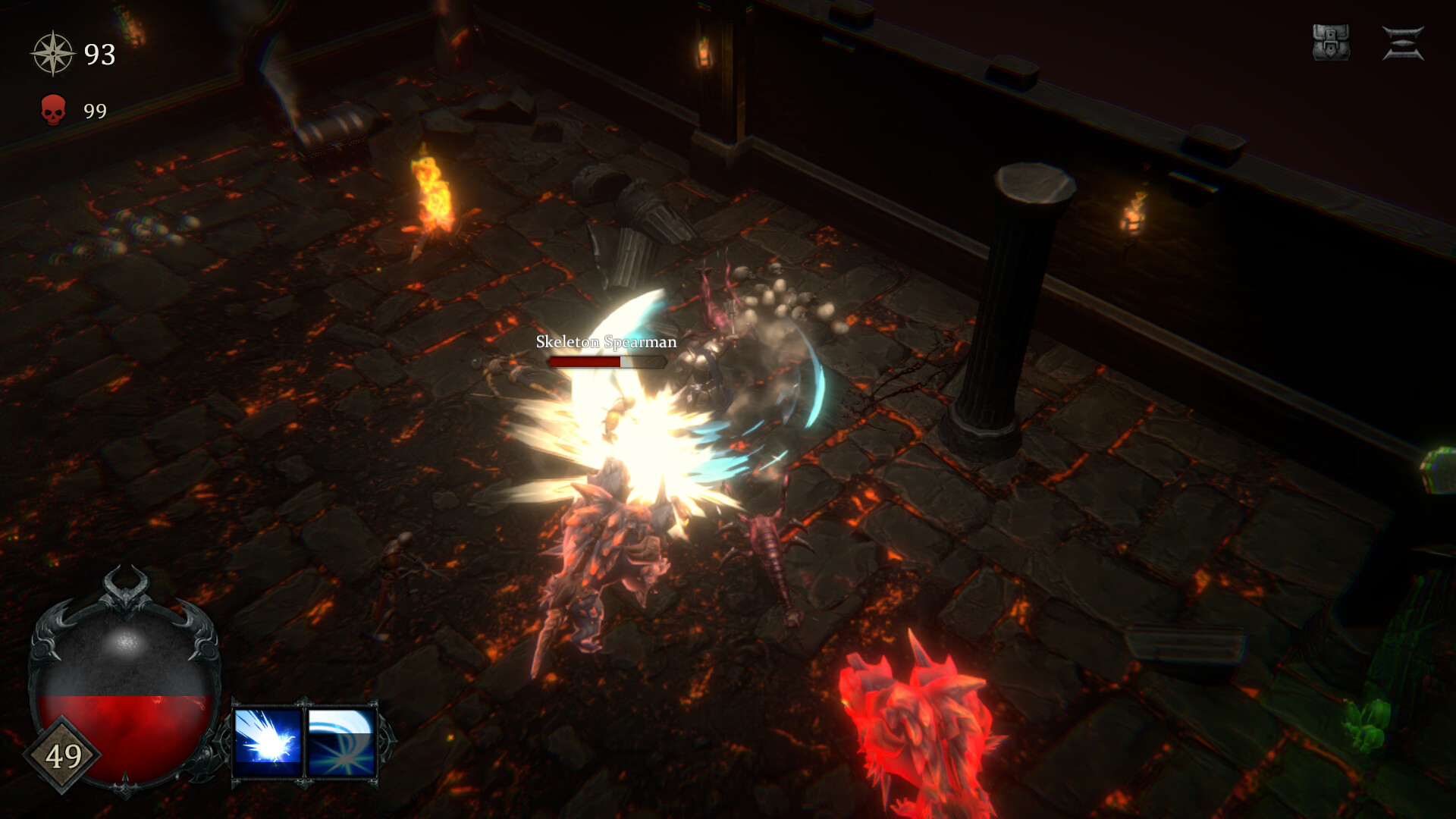Click the currency value reading 93
1456x819 pixels.
[x=99, y=55]
